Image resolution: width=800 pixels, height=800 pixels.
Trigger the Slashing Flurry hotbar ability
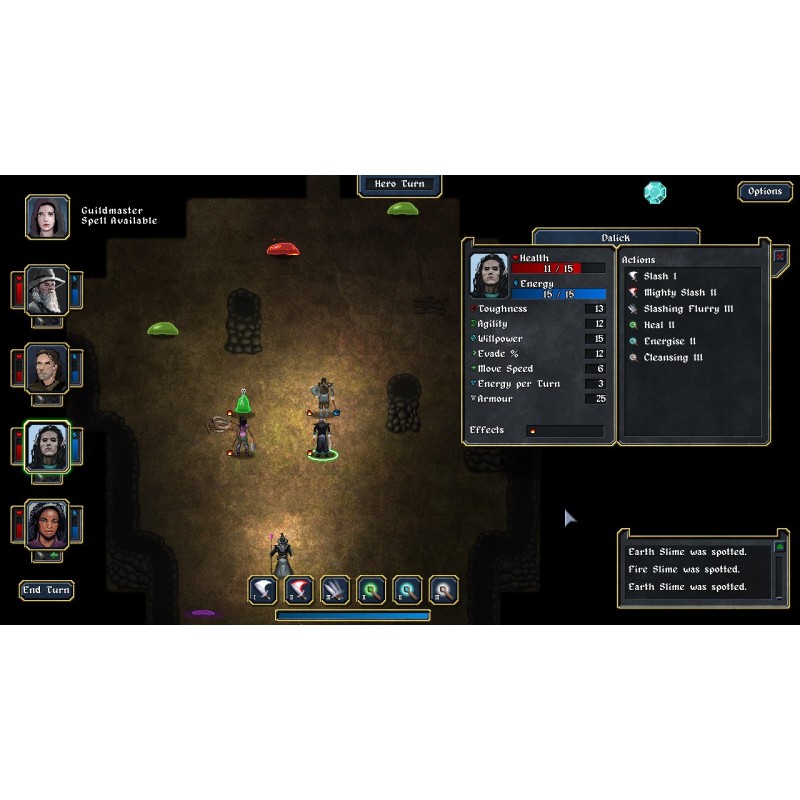point(335,590)
